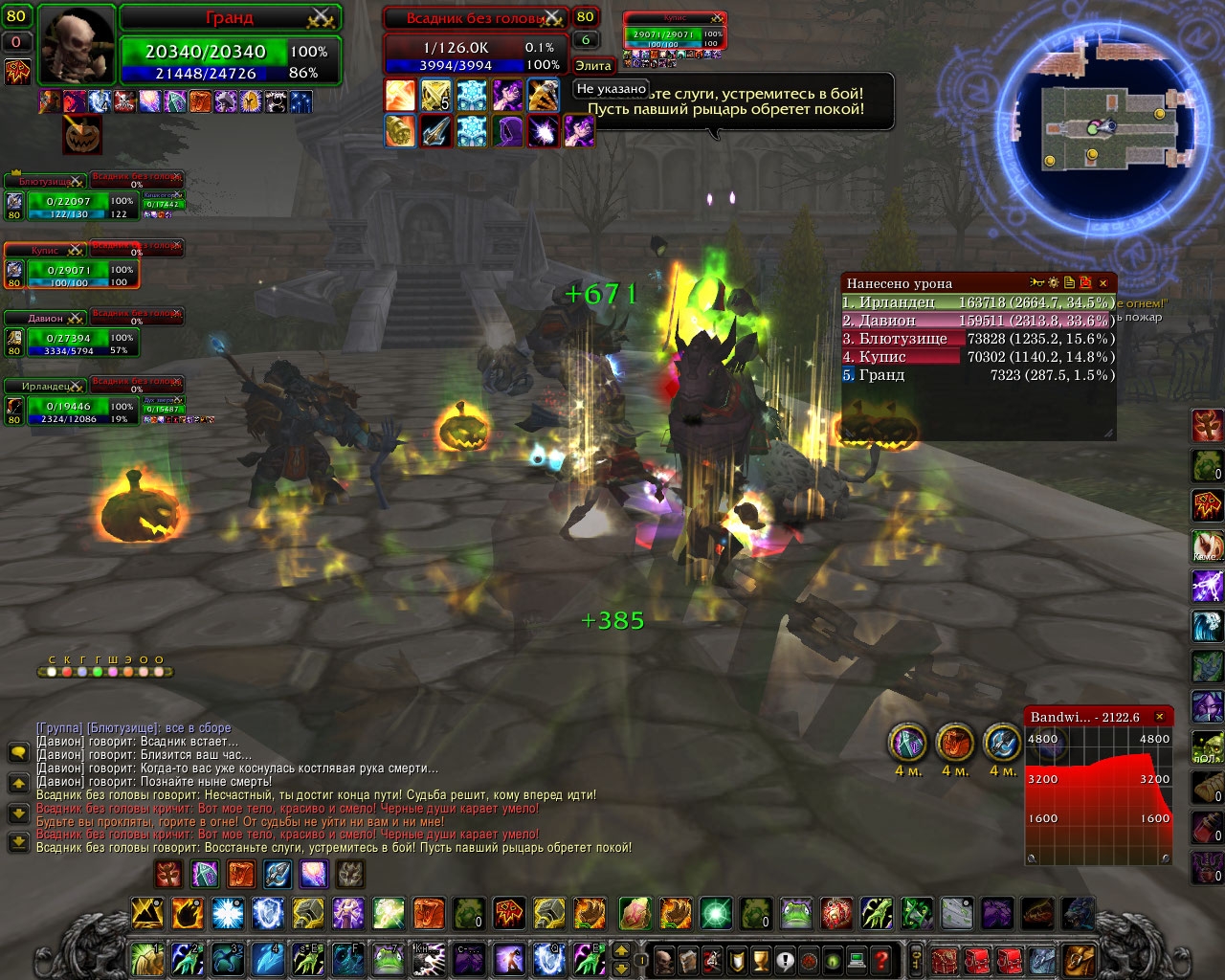The image size is (1225, 980).
Task: Use the red potion on side bar
Action: pos(1206,827)
